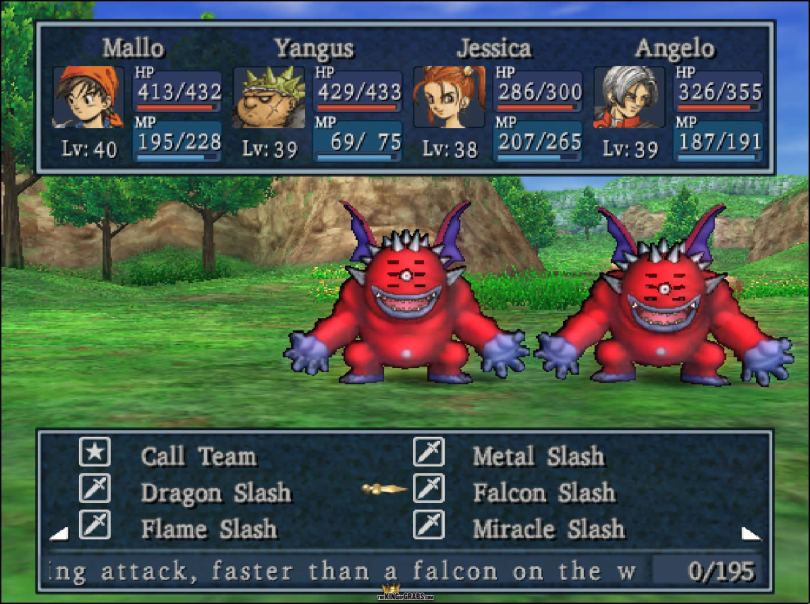
Task: Choose Dragon Slash from the skill list
Action: [x=215, y=493]
